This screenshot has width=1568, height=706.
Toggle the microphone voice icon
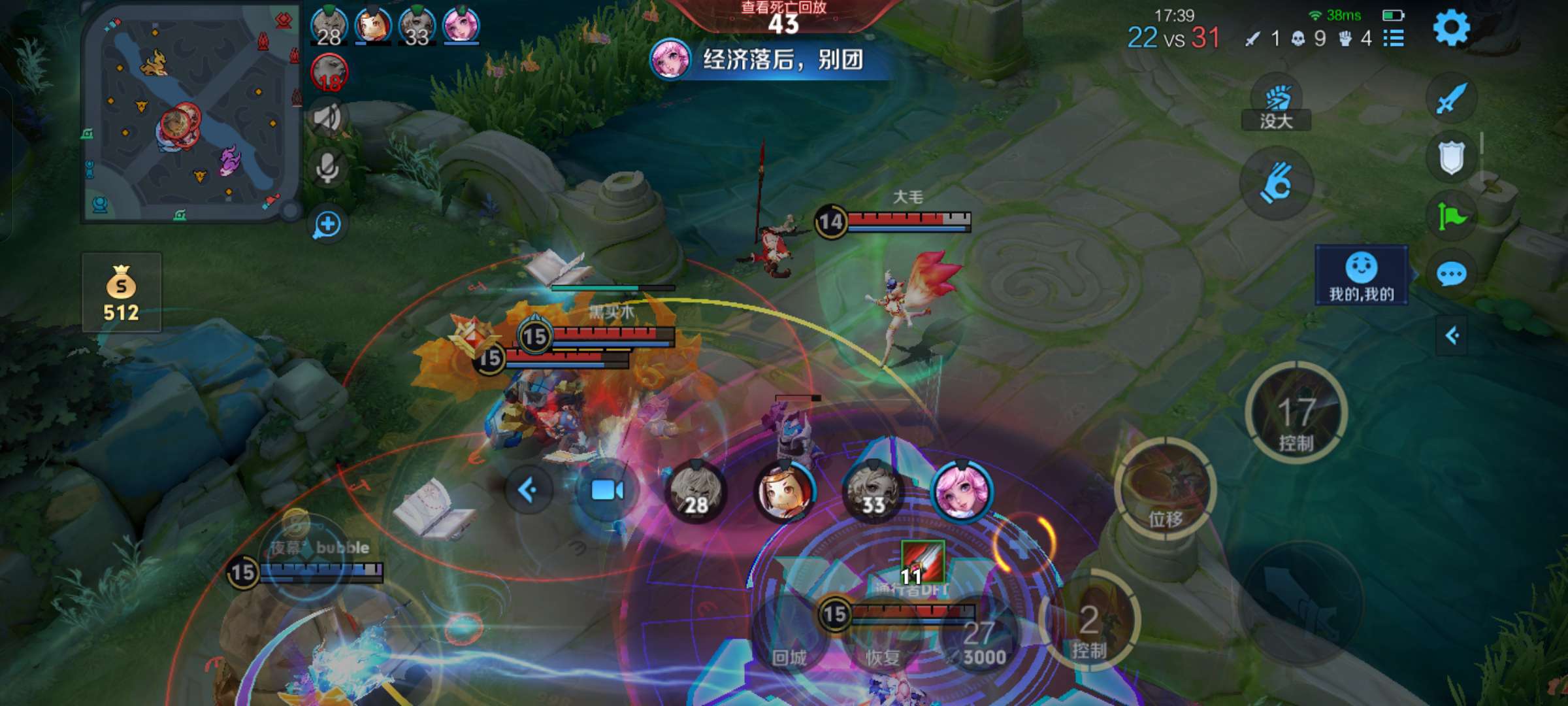tap(327, 169)
